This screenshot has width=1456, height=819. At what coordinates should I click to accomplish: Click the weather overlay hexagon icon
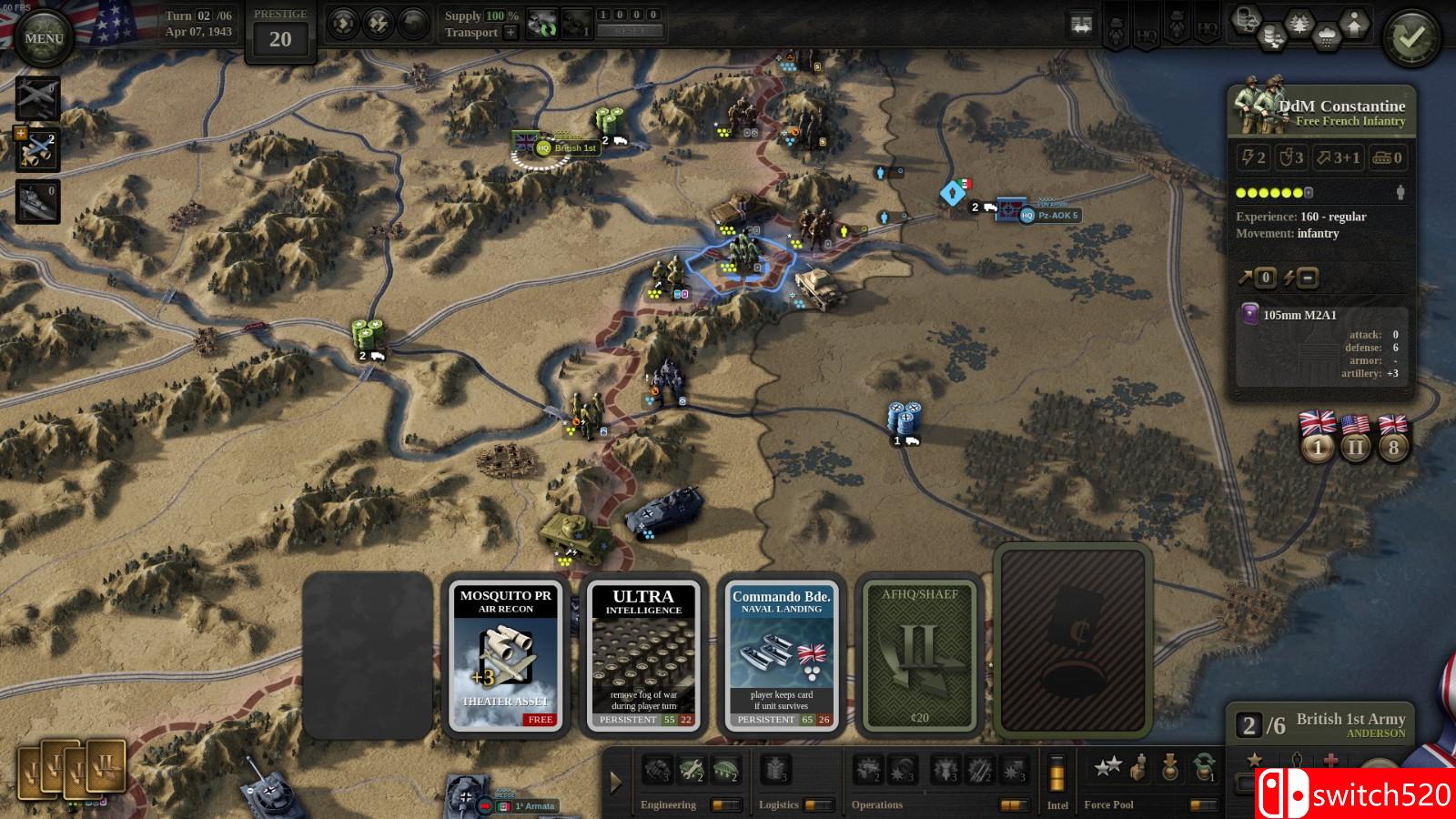[1328, 35]
